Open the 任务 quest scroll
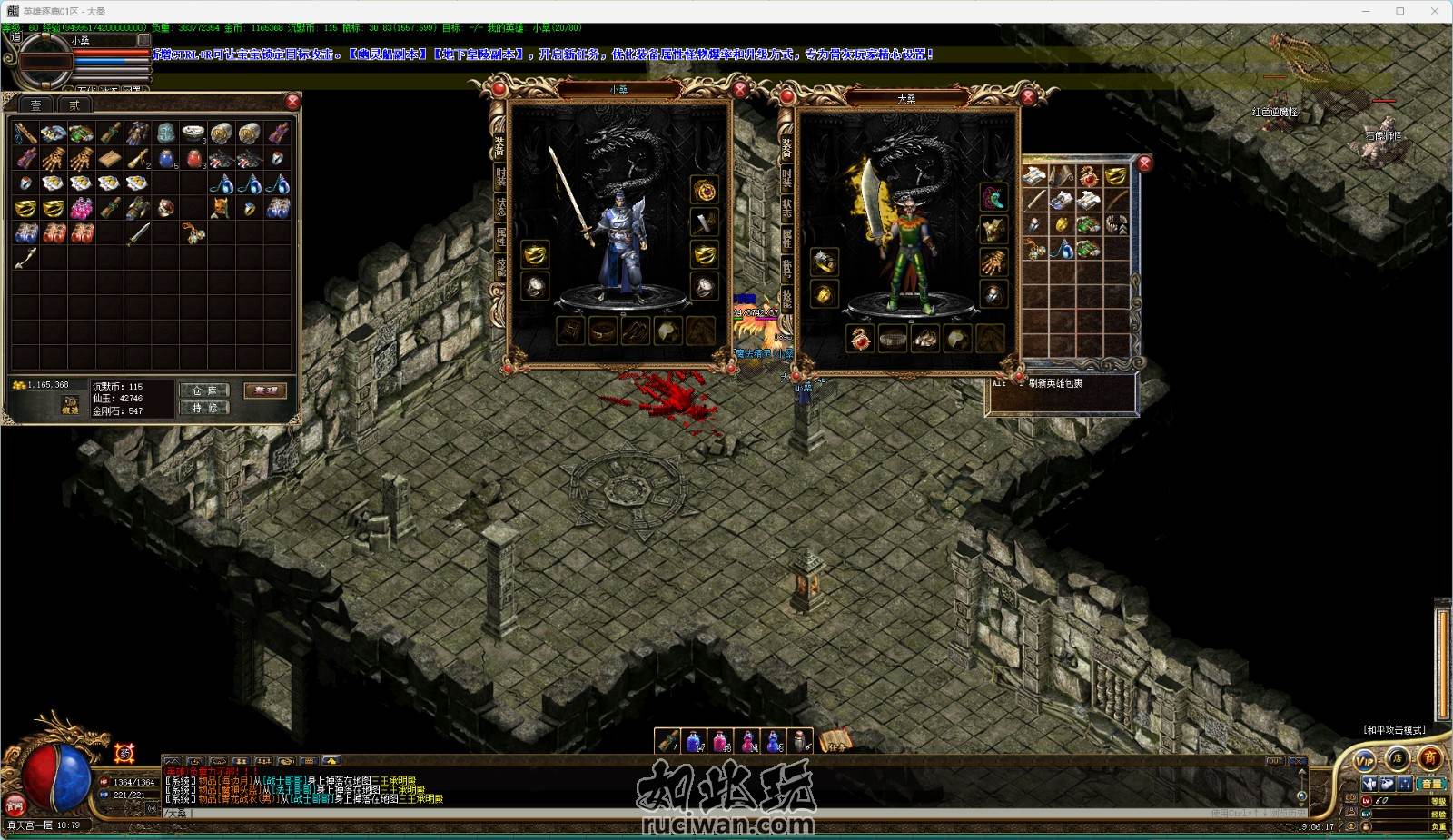Image resolution: width=1453 pixels, height=840 pixels. (x=835, y=741)
